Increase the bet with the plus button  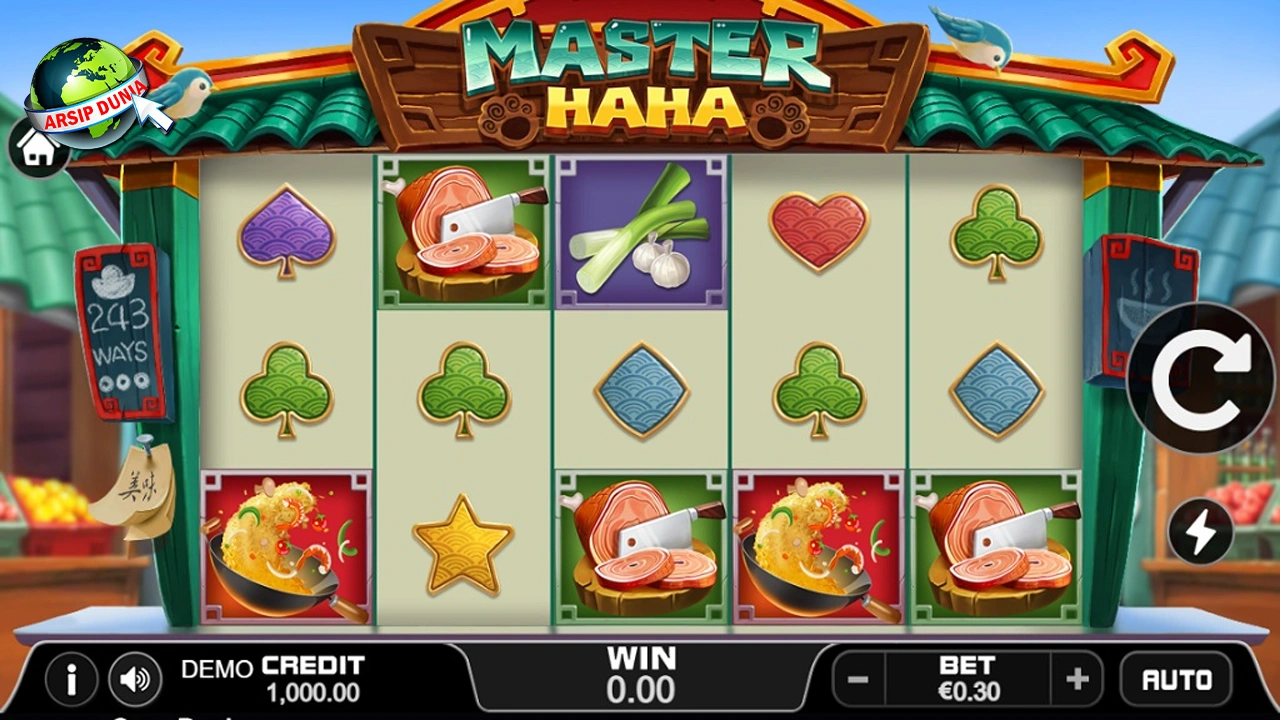[1077, 680]
